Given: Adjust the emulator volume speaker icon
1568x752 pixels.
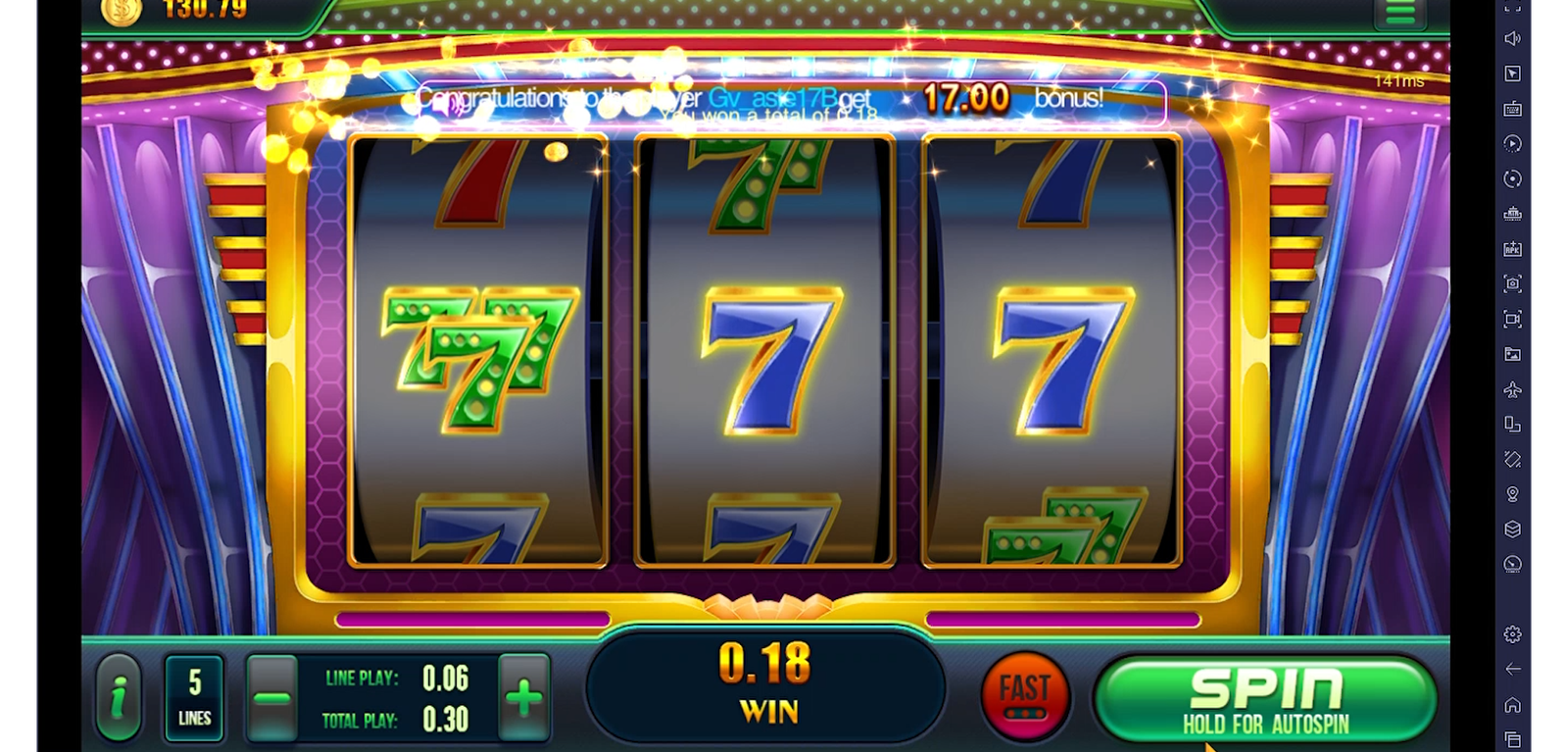Looking at the screenshot, I should click(1512, 38).
